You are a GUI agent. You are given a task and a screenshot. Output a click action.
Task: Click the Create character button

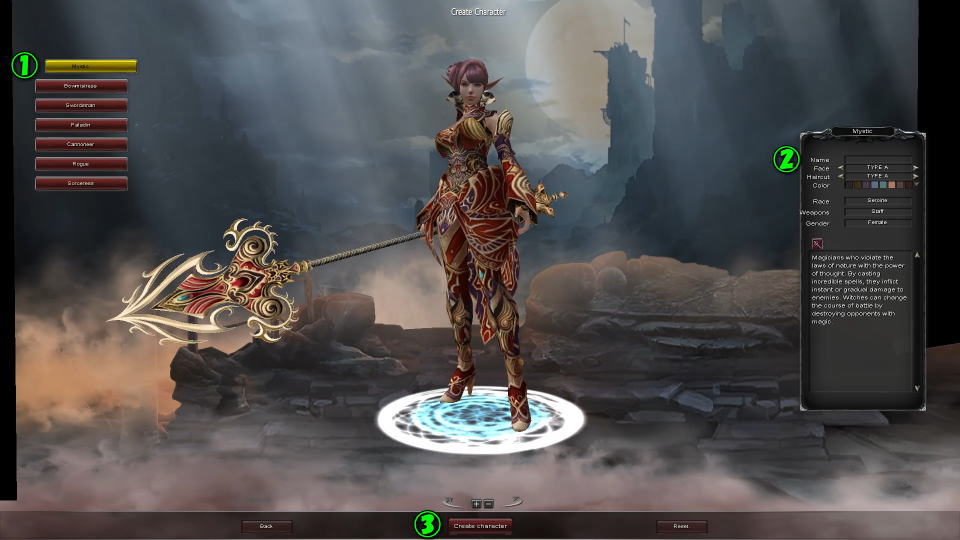480,525
